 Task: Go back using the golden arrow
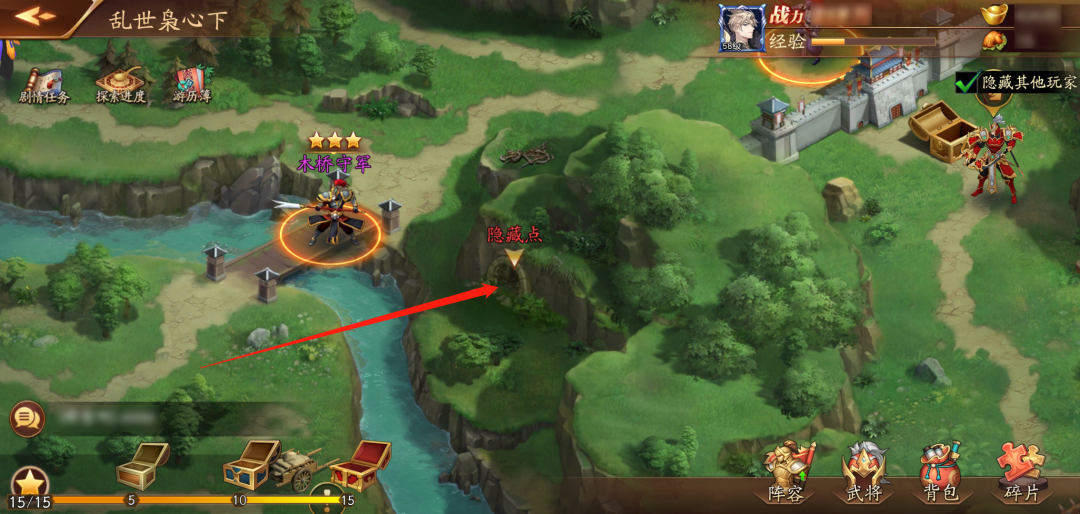pos(34,16)
